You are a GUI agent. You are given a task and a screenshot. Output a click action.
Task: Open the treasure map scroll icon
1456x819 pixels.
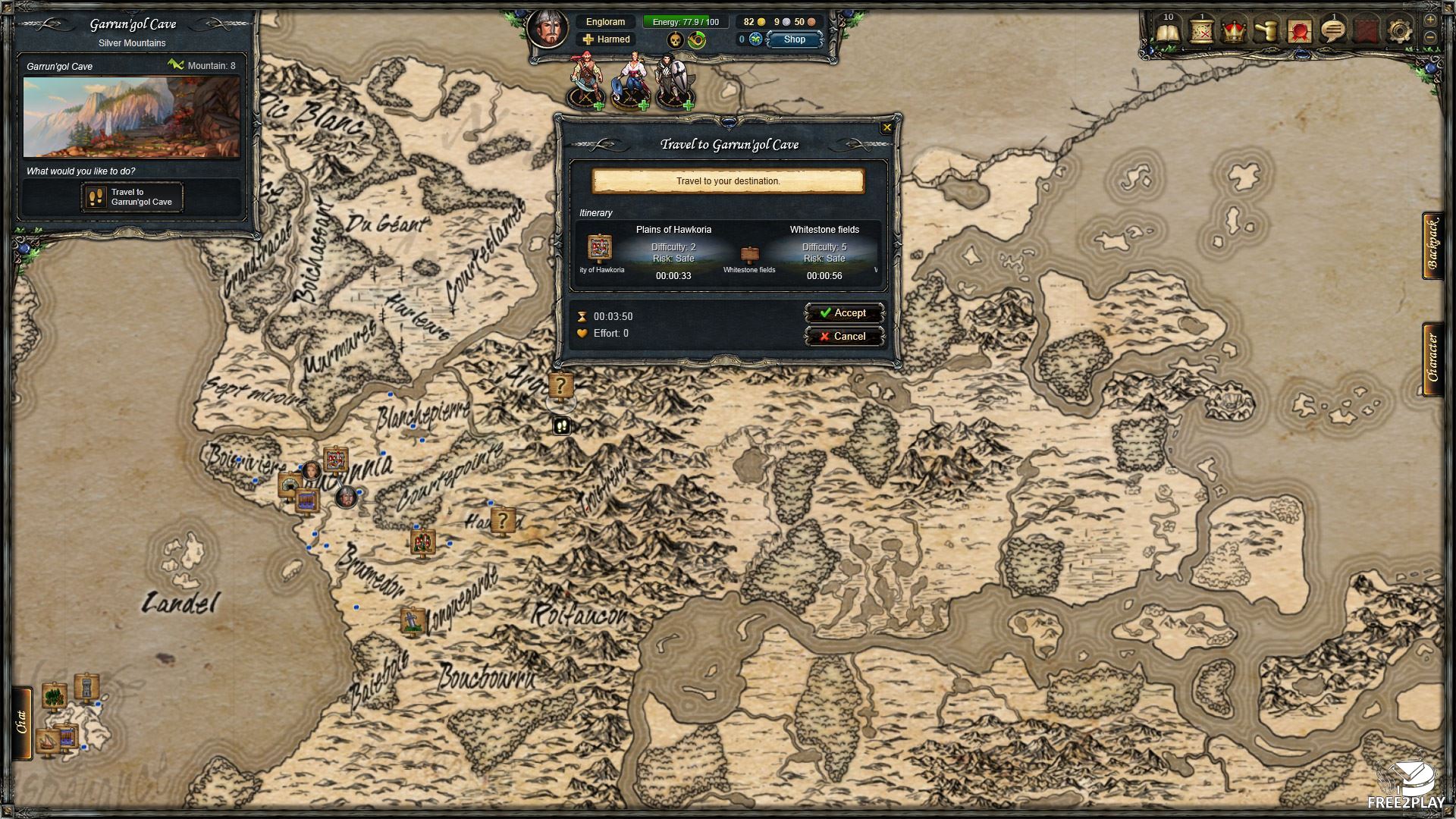pos(1202,32)
